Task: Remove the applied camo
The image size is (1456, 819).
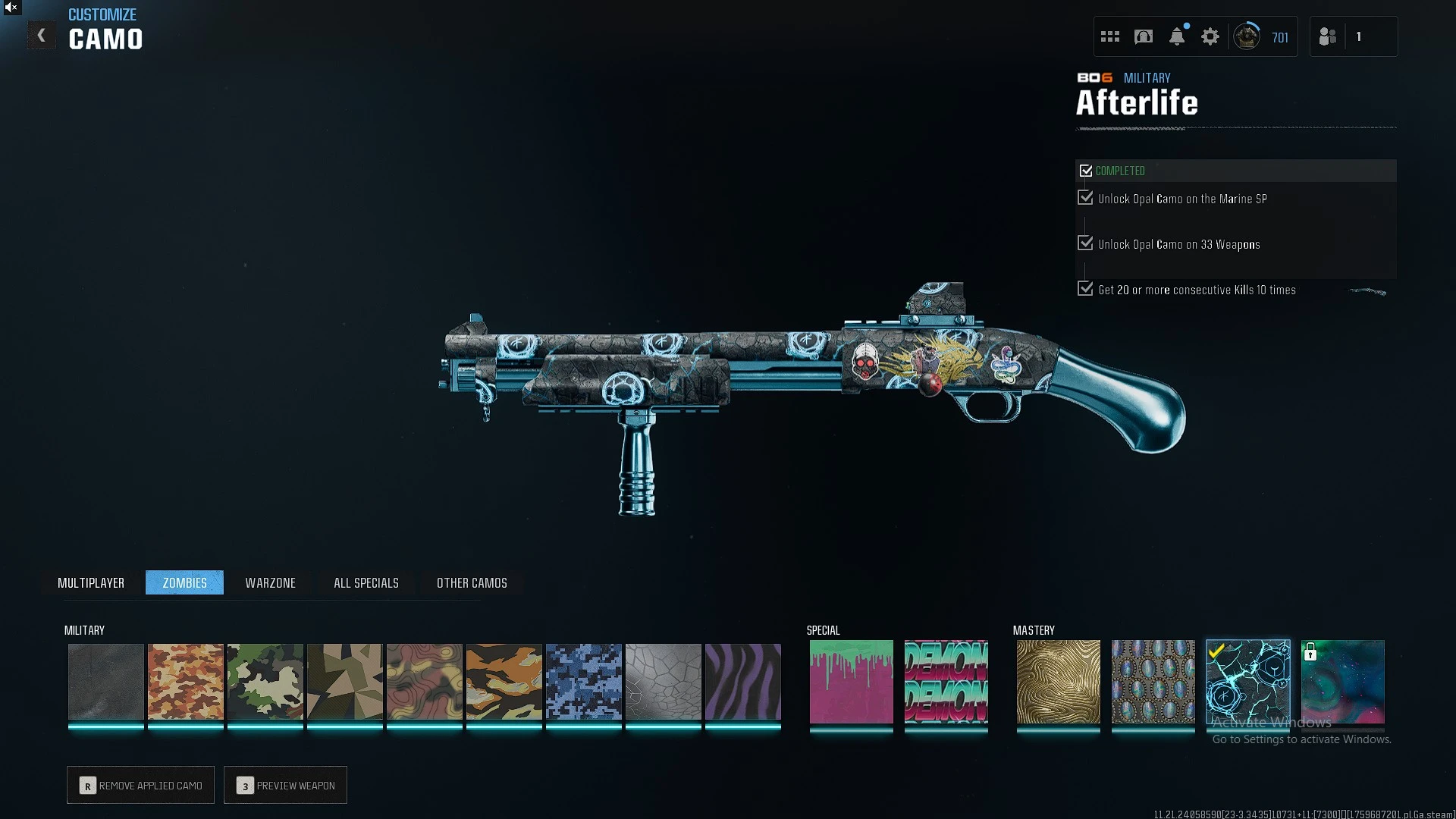Action: (x=141, y=785)
